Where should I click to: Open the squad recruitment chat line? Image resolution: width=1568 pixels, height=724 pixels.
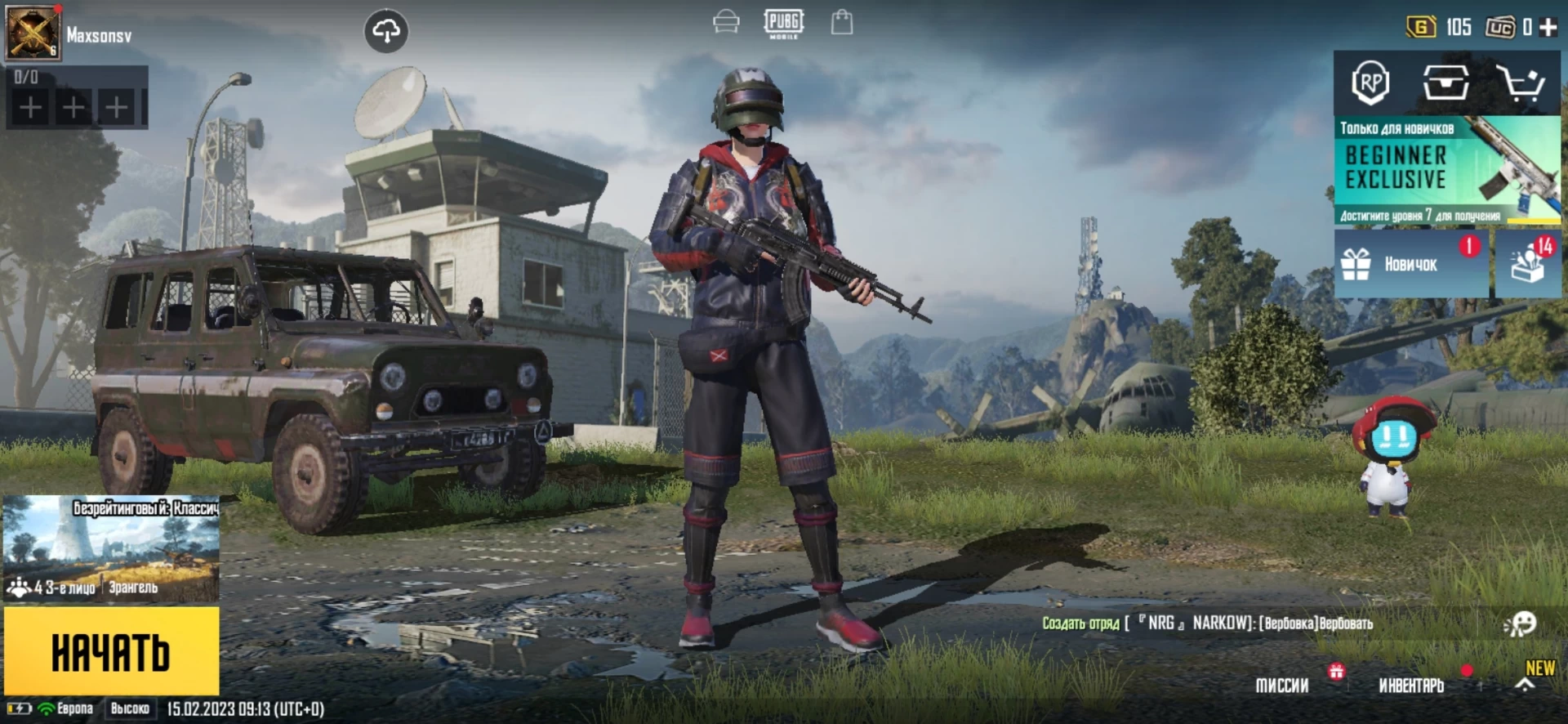pos(1207,623)
